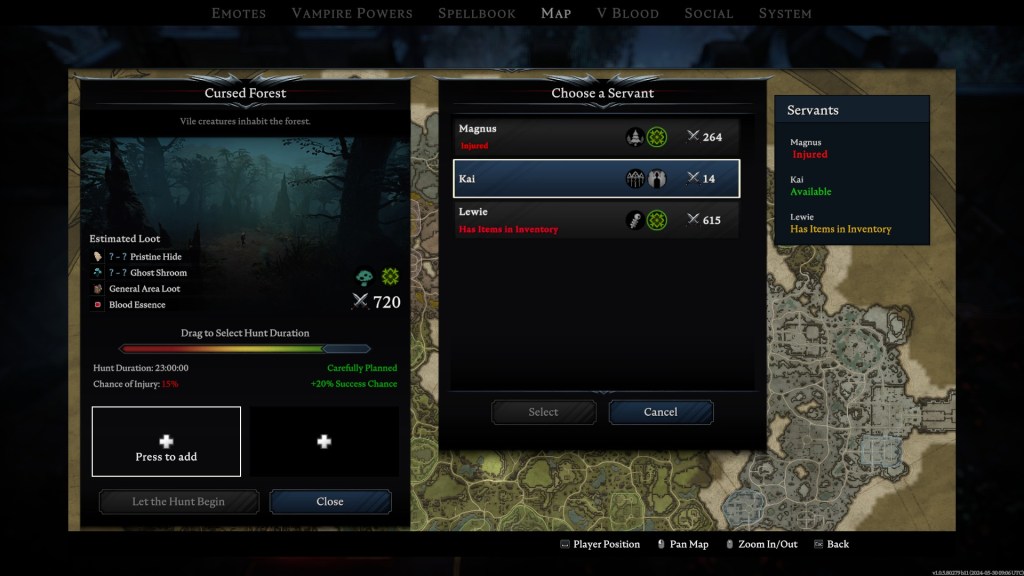
Task: Open the Emotes tab
Action: point(239,13)
